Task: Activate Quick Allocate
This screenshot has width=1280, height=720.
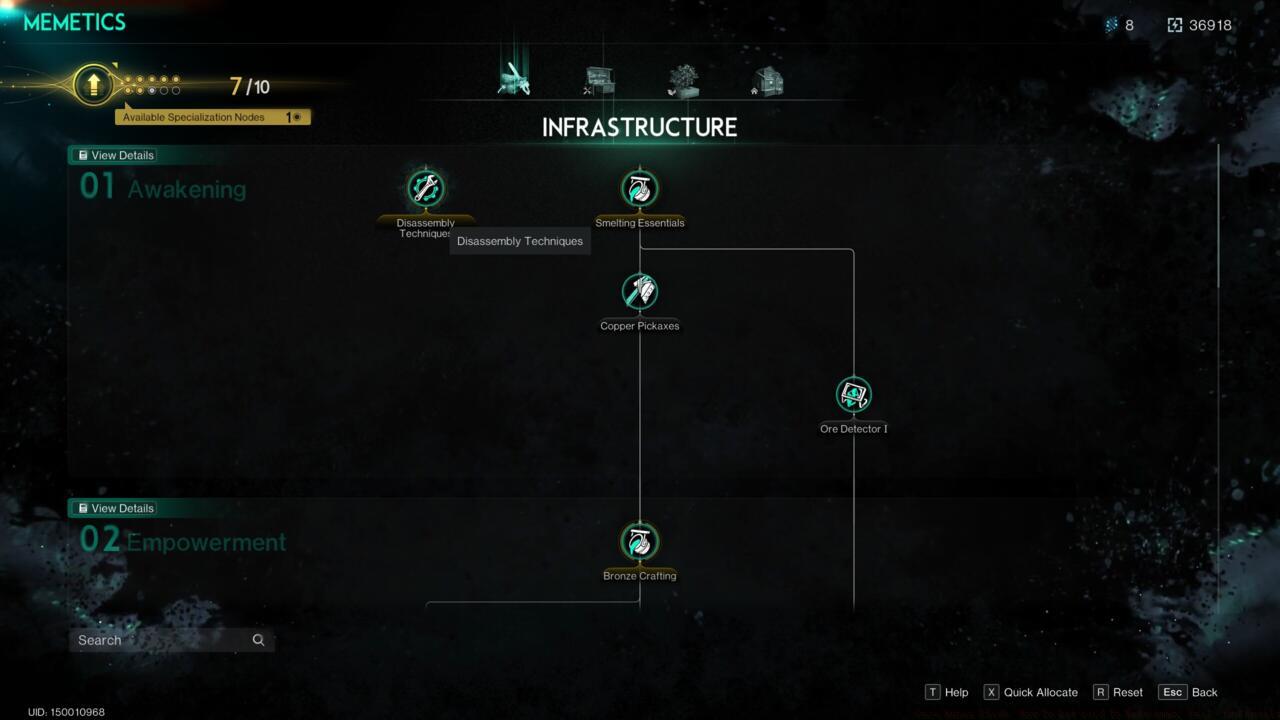Action: coord(1030,692)
